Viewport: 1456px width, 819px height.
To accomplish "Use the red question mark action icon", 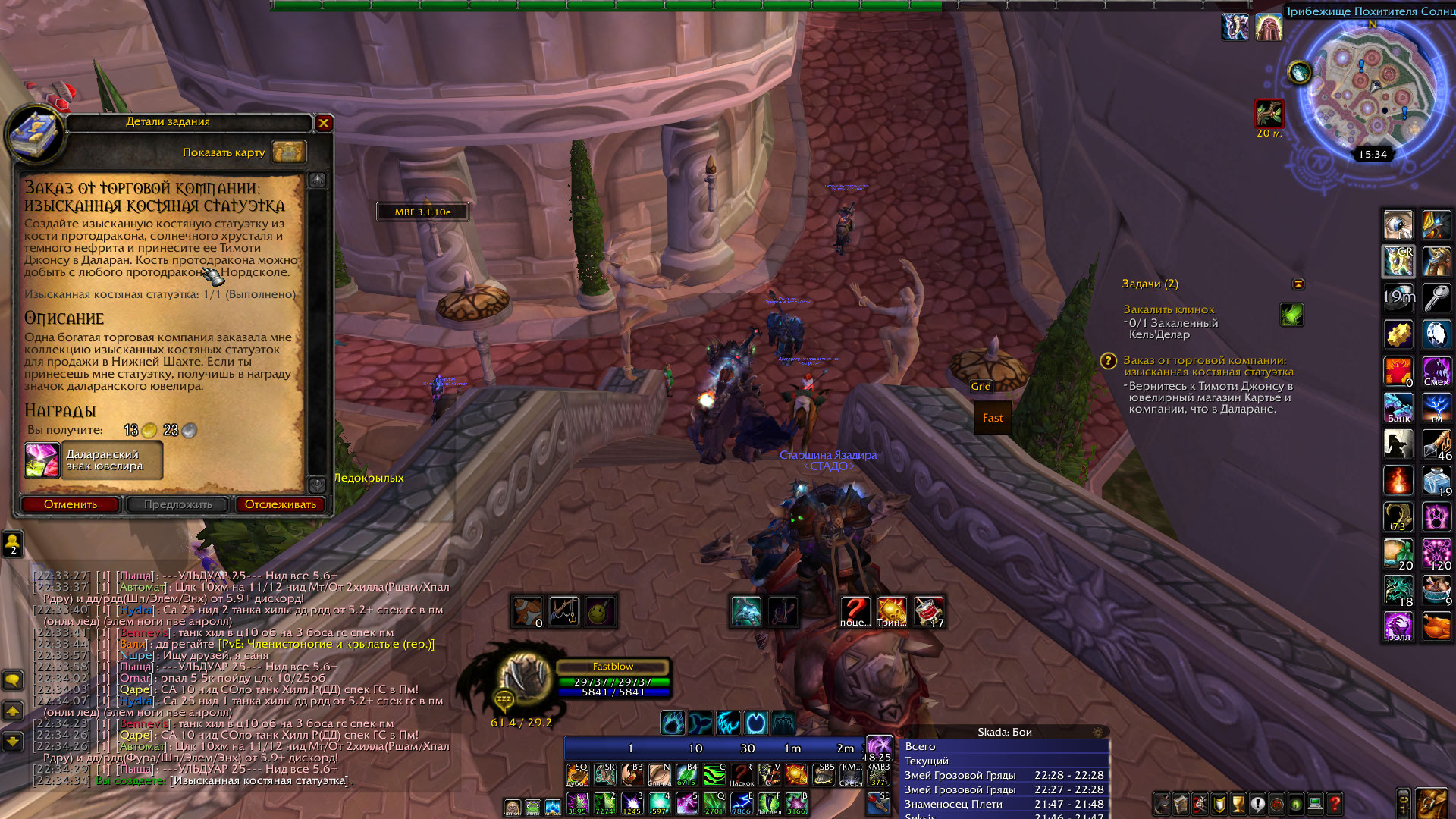I will (x=855, y=611).
